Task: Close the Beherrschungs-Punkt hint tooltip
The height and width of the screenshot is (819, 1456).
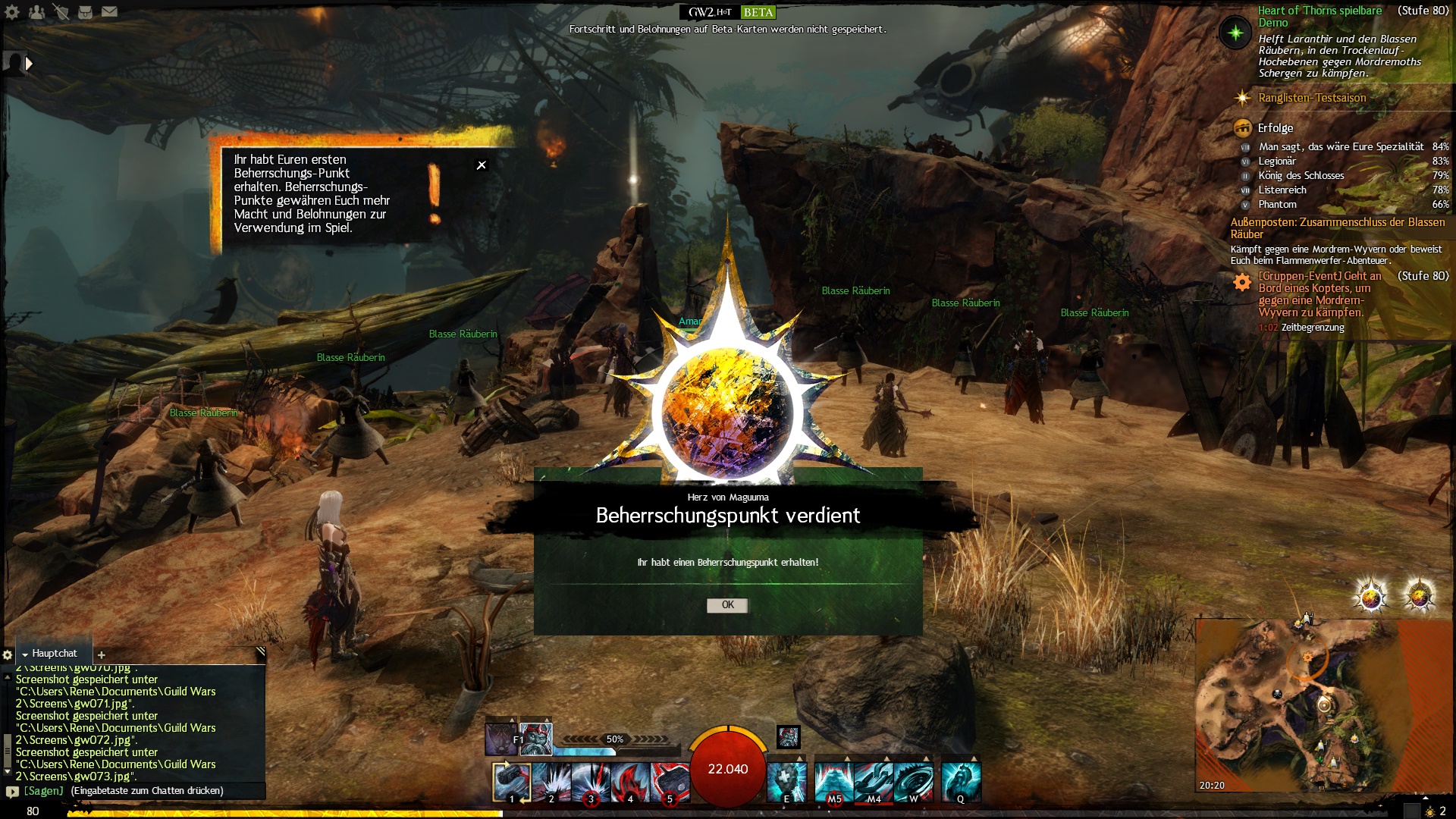Action: coord(482,165)
